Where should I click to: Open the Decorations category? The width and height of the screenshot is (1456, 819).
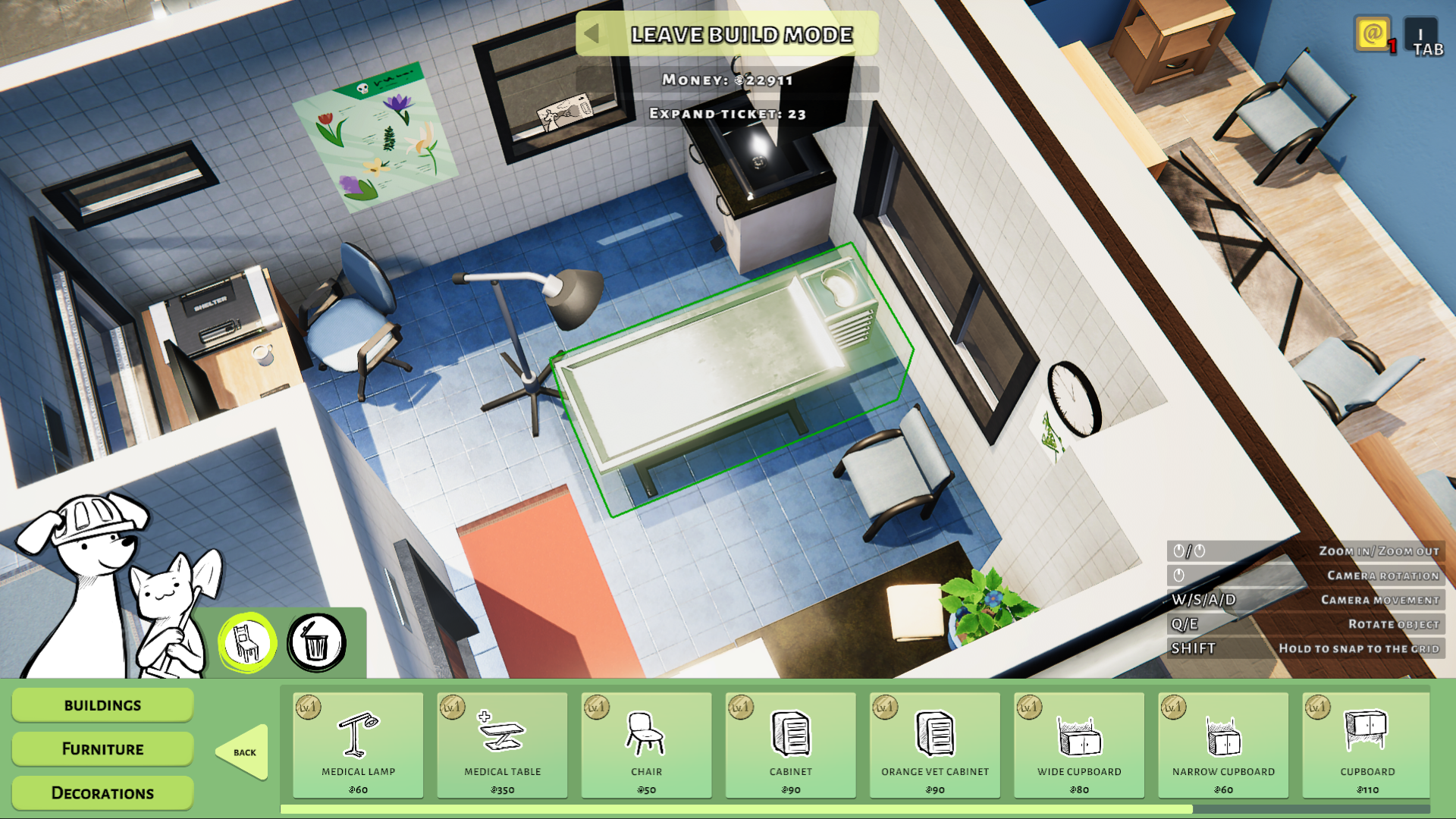[102, 792]
